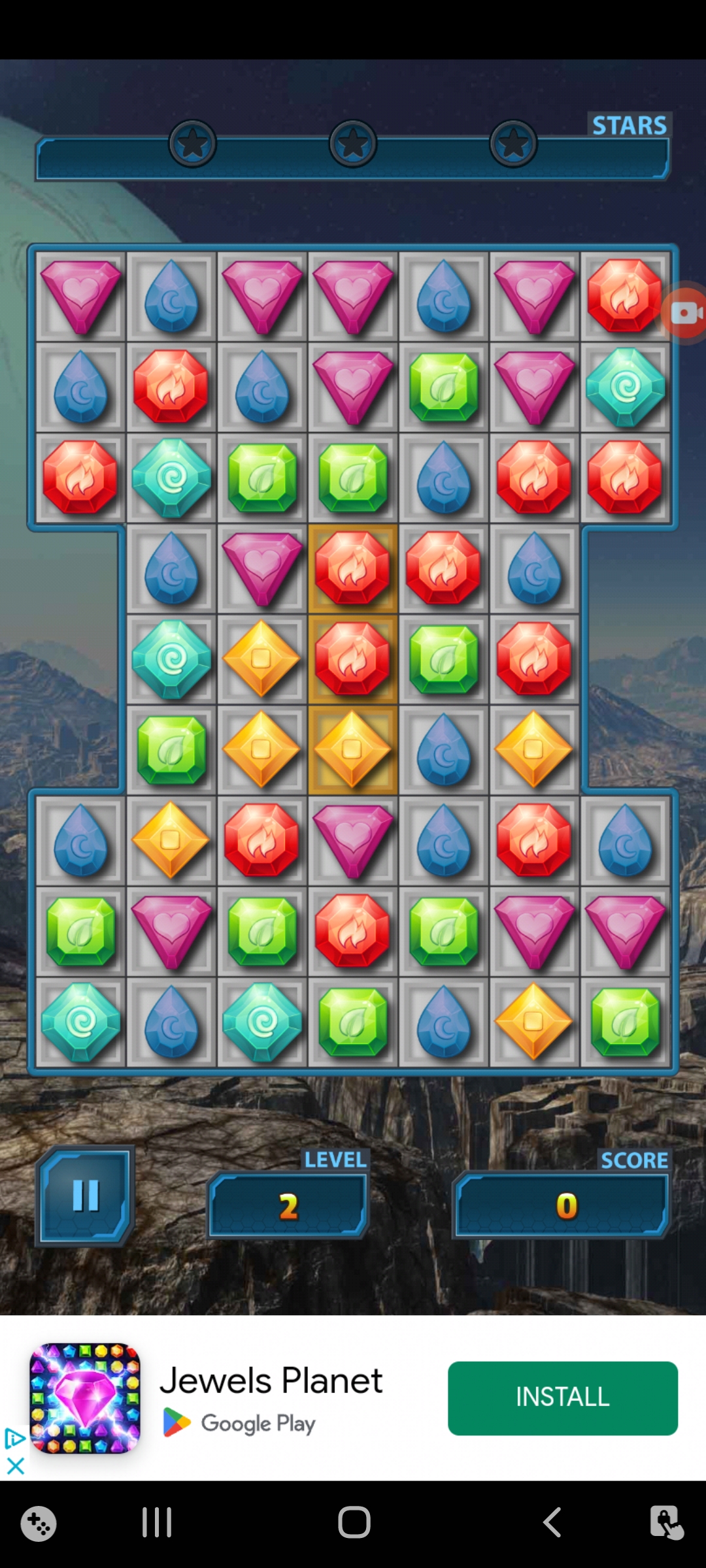Toggle the touch protection hand icon

[666, 1522]
